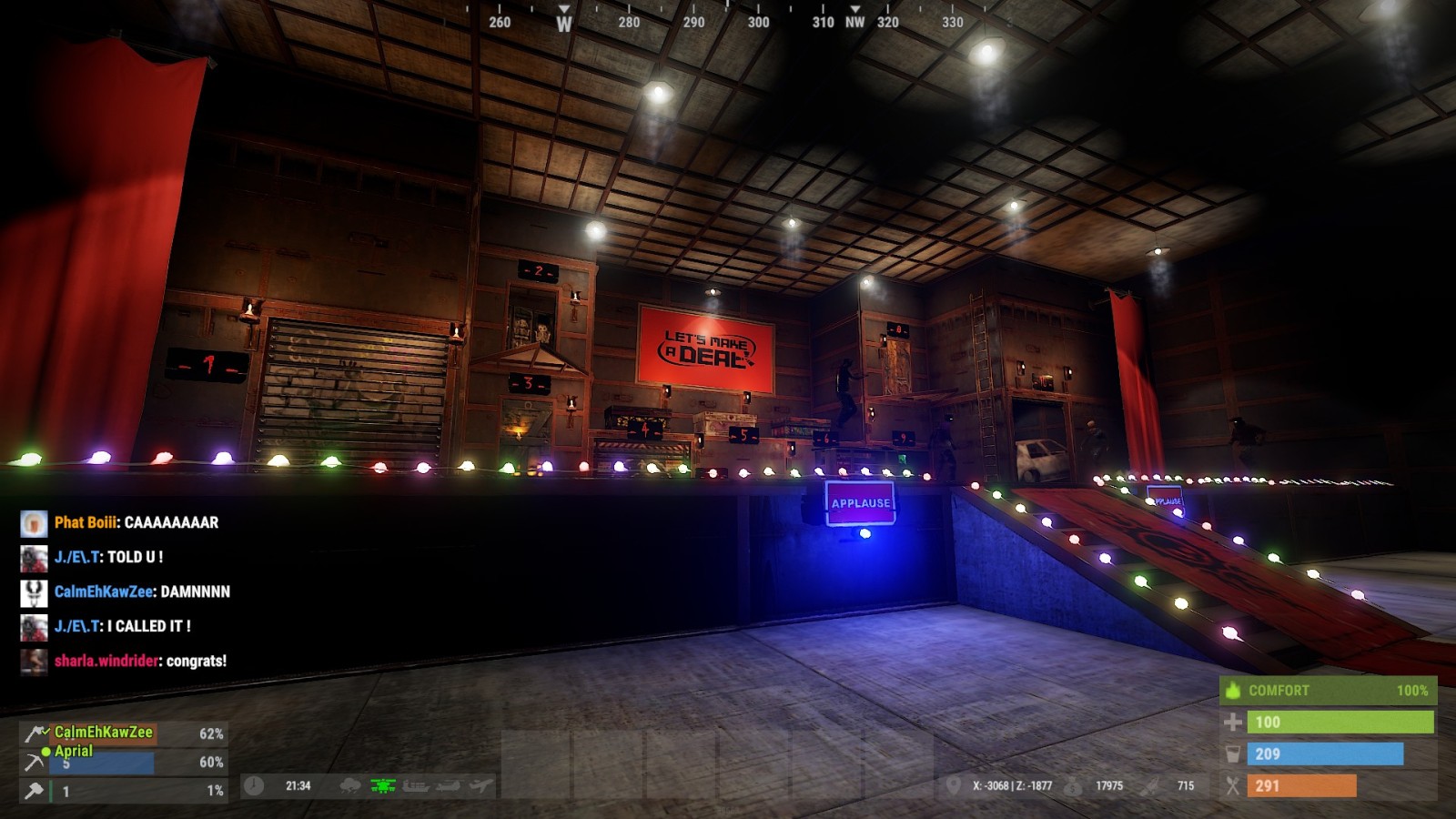Select sharla.windrider's name in chat
Screen dimensions: 1456x819
pos(106,661)
